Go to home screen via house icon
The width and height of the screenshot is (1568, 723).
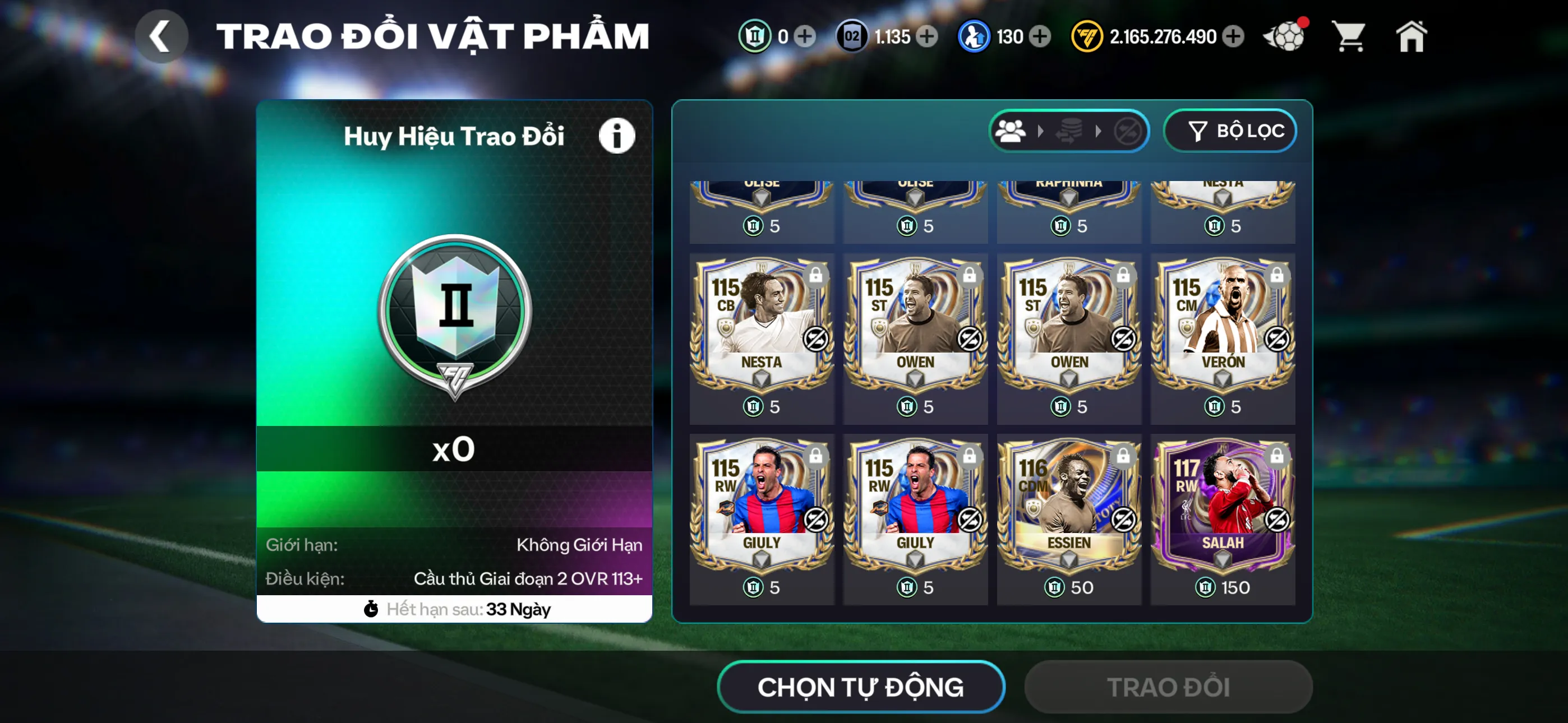click(1412, 36)
